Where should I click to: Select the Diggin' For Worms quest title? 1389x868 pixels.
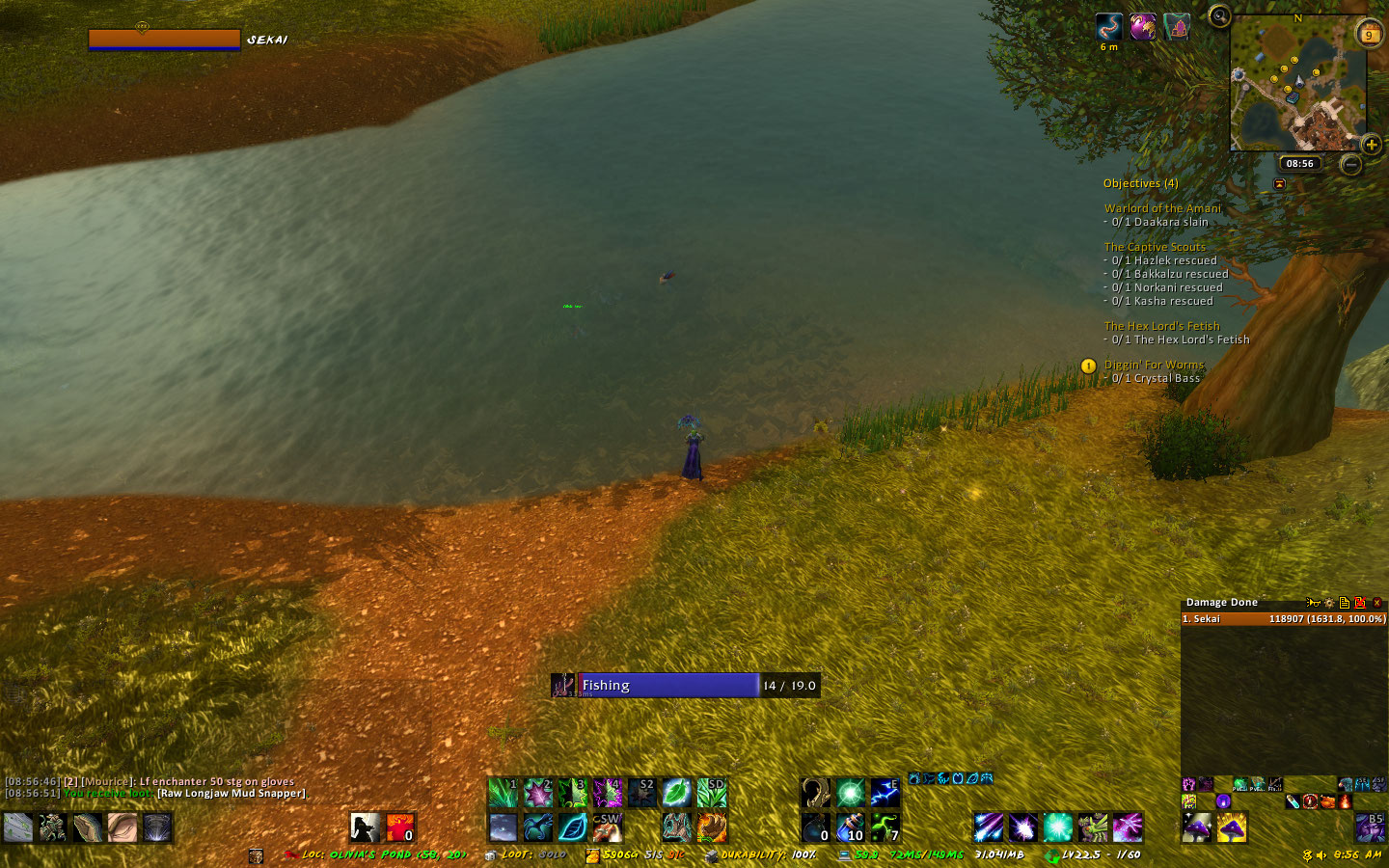(1154, 365)
